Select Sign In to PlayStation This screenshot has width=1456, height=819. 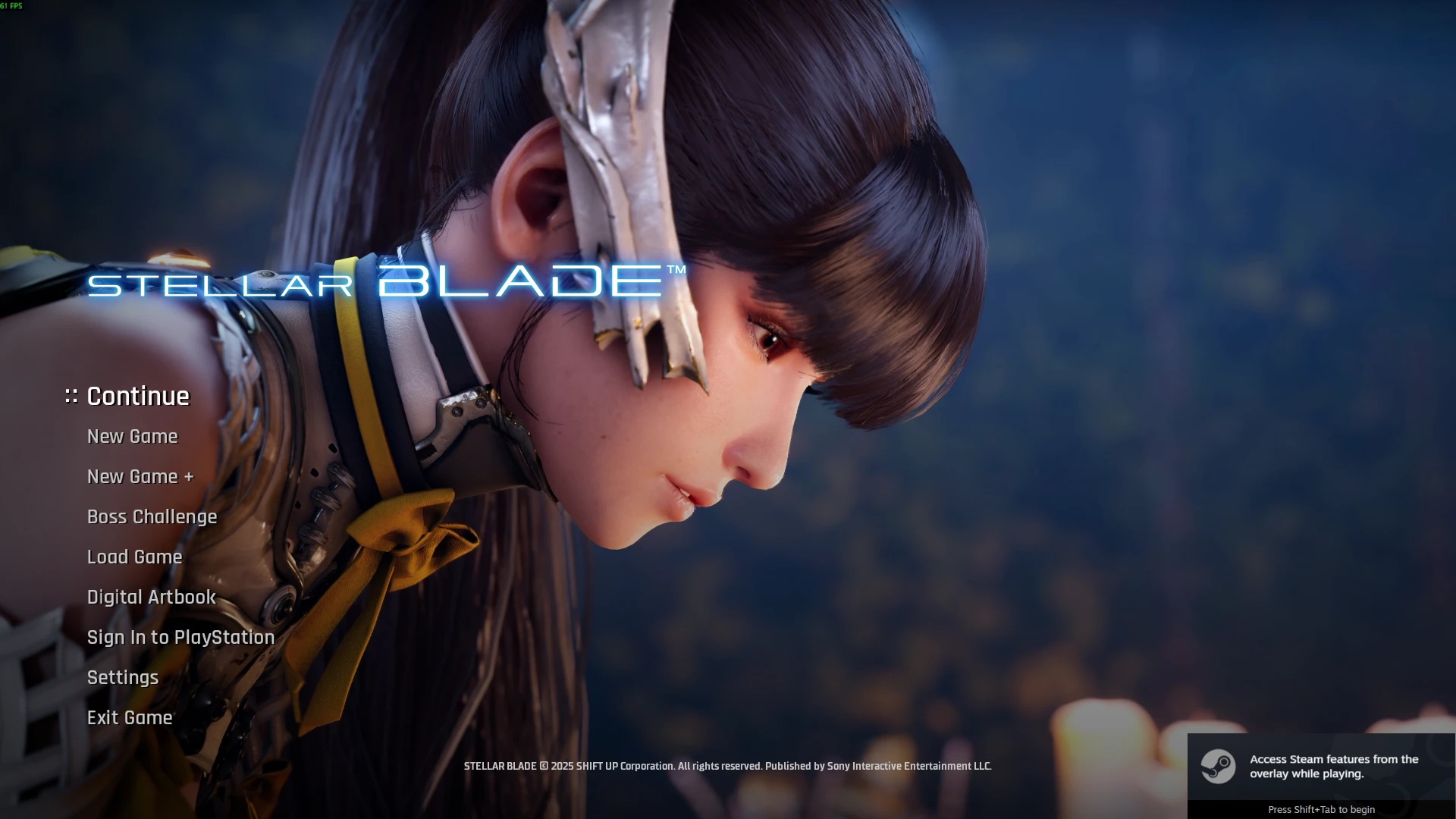[180, 637]
